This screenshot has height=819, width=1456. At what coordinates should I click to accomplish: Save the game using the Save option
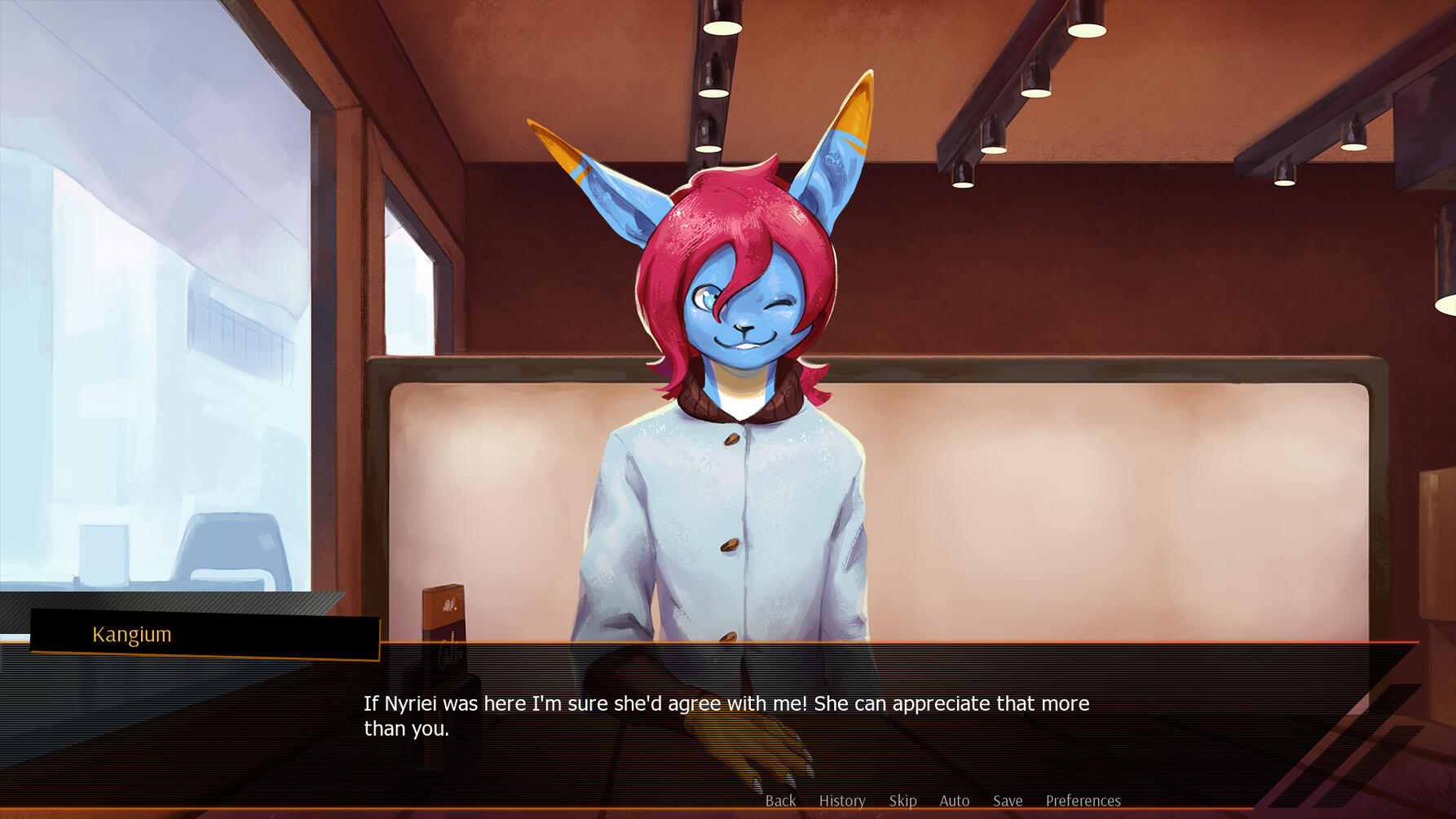tap(1008, 800)
